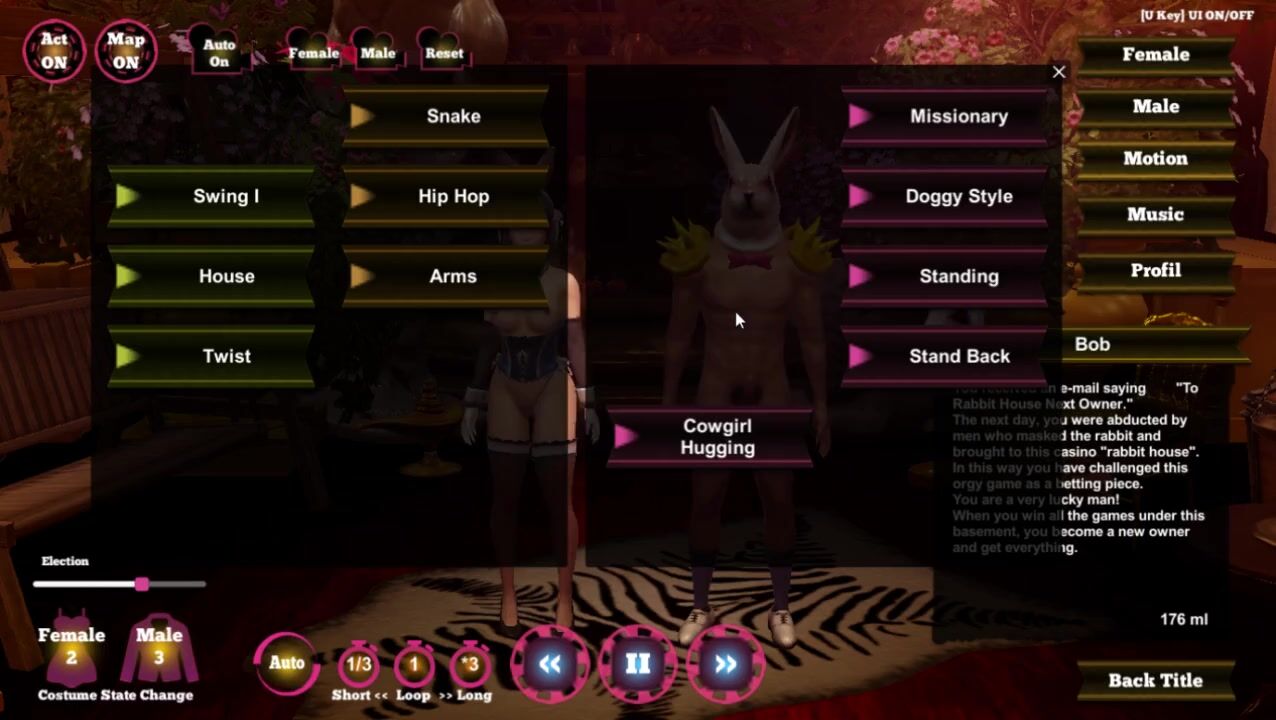1276x720 pixels.
Task: Skip forward with the fast-forward button
Action: [726, 663]
